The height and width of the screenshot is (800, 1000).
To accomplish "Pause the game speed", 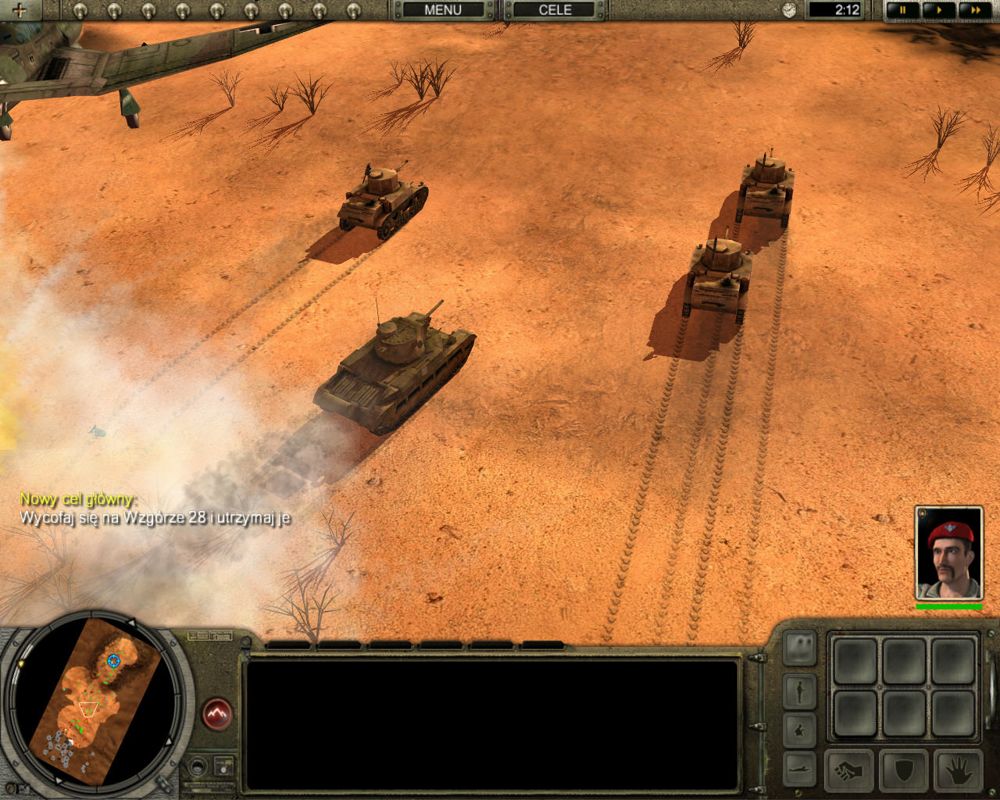I will coord(903,10).
